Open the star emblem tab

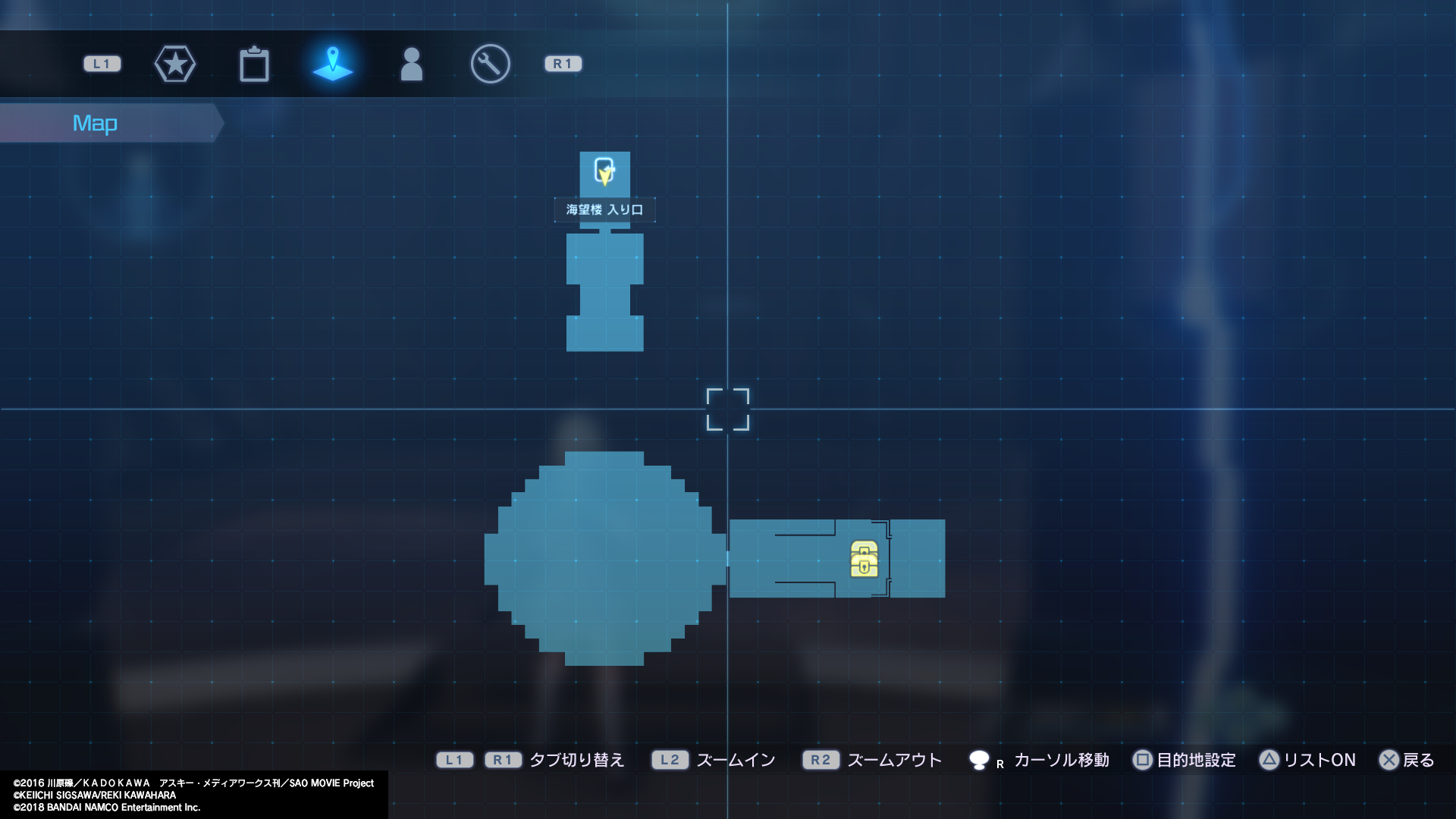tap(175, 64)
